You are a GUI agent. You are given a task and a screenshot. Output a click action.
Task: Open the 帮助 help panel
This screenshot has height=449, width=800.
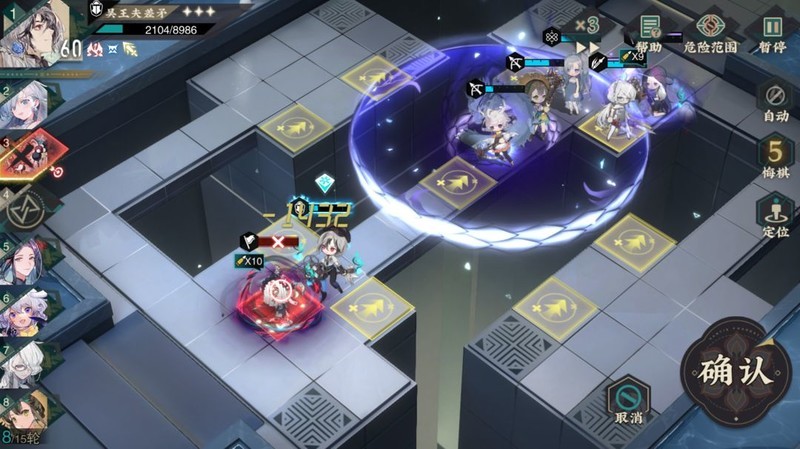(650, 34)
